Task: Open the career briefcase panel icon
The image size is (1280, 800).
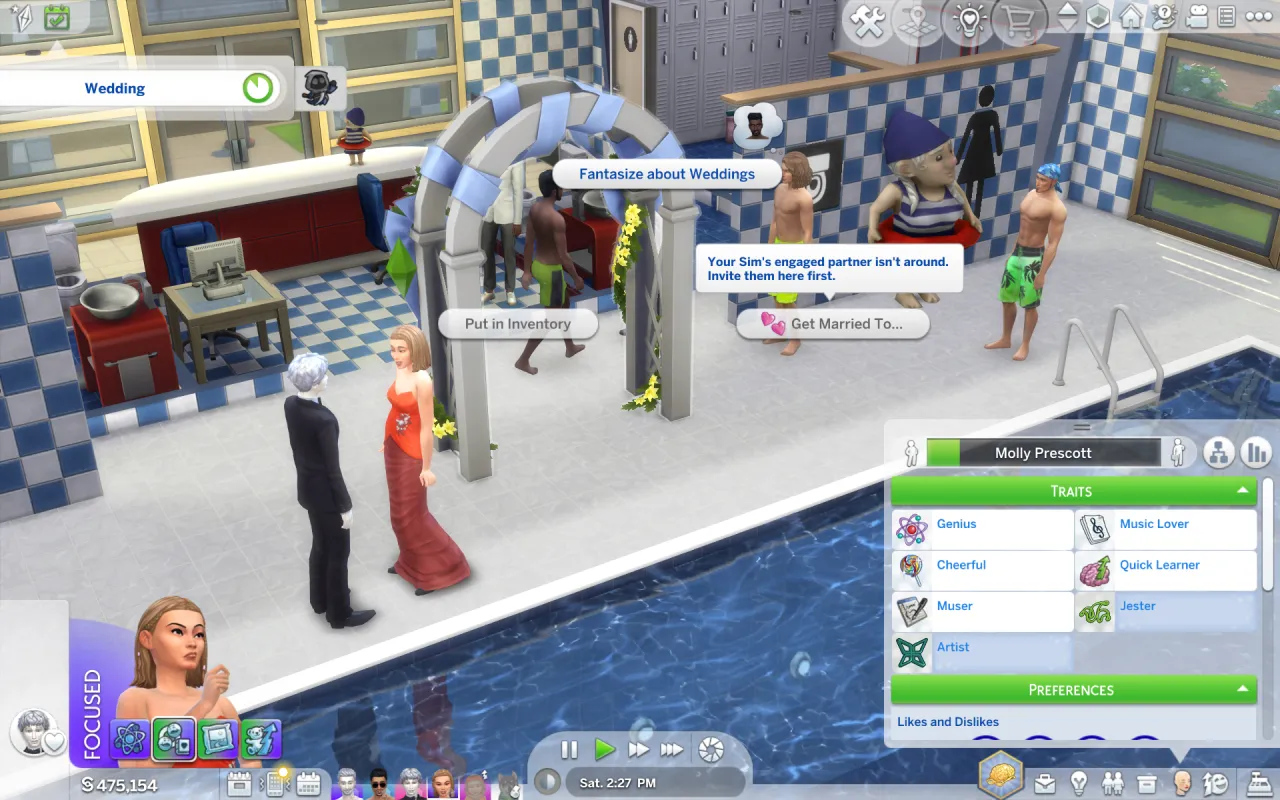Action: (x=1046, y=785)
